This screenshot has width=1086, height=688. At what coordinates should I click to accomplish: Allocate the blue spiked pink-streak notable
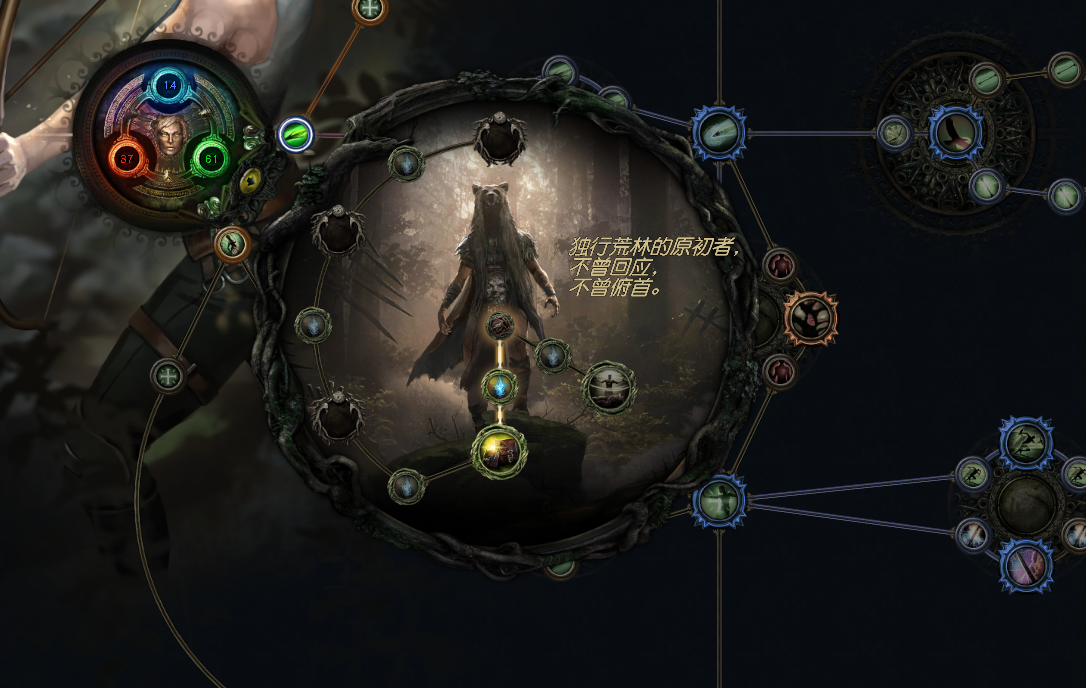tap(1026, 566)
